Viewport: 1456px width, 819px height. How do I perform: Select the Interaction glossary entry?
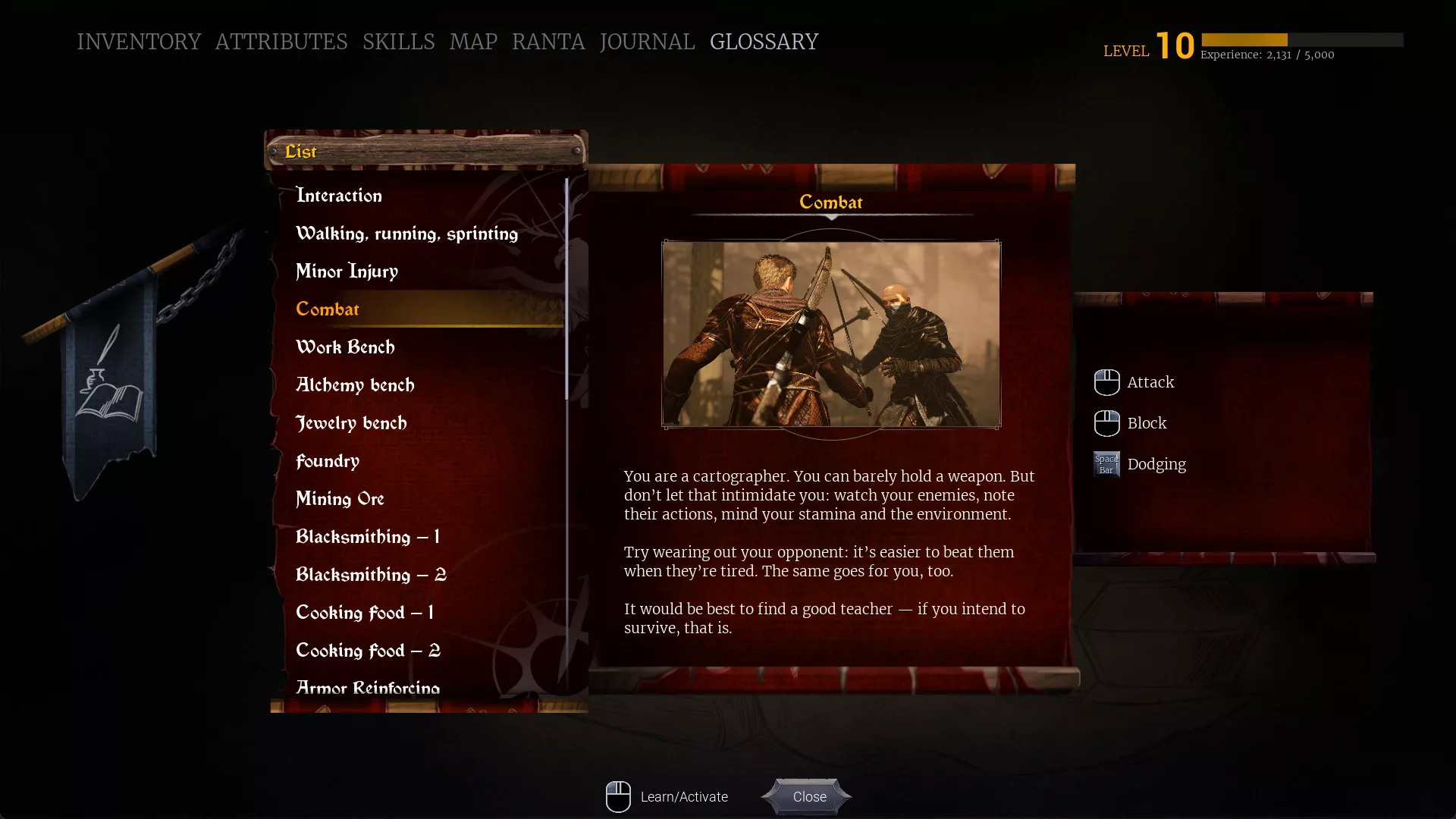pyautogui.click(x=339, y=196)
